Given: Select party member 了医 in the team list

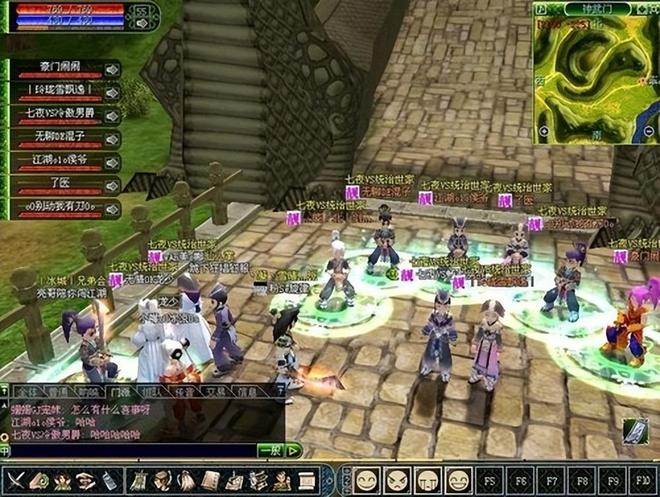Looking at the screenshot, I should [58, 185].
